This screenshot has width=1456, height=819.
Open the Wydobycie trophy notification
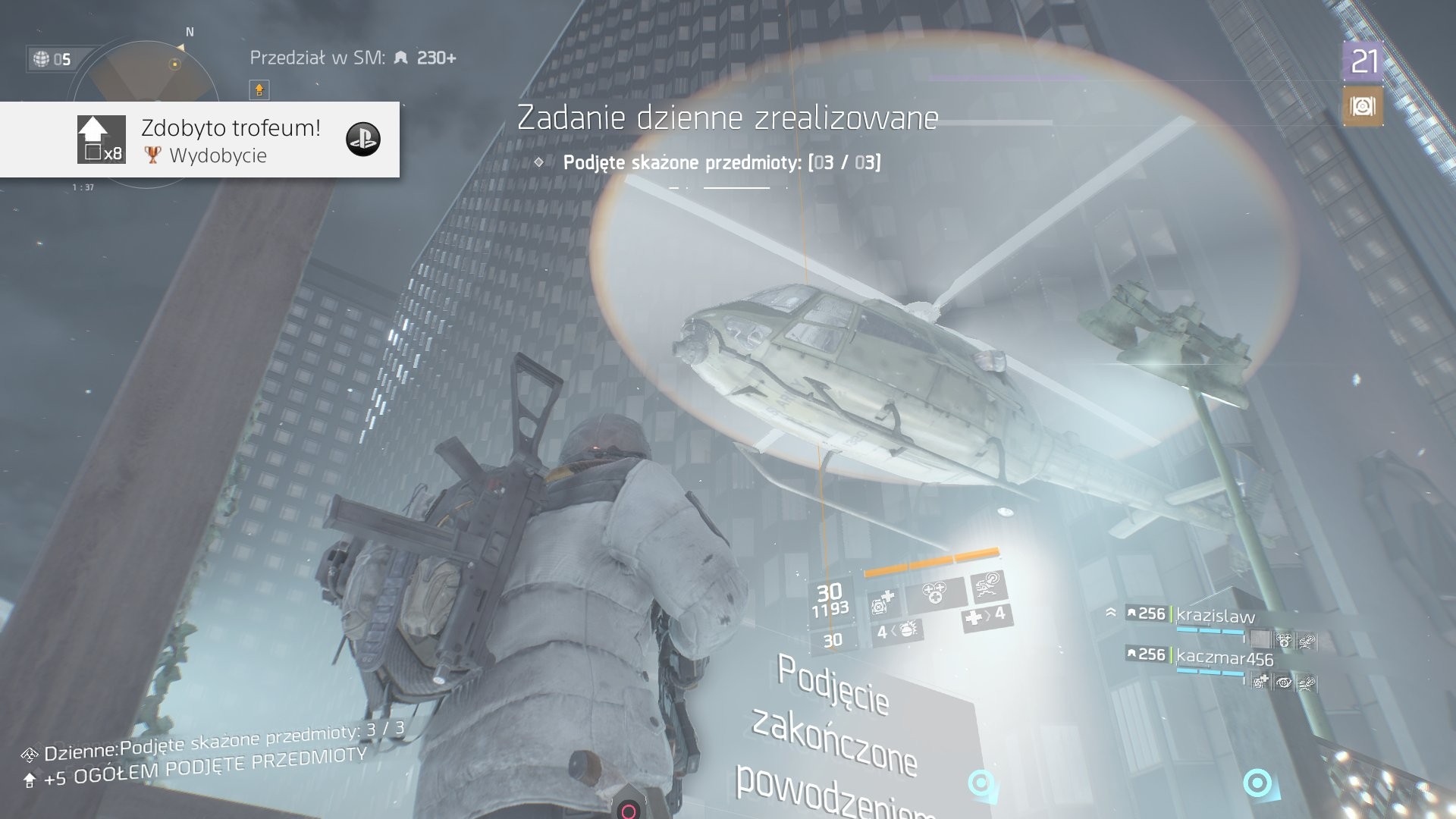click(x=199, y=140)
